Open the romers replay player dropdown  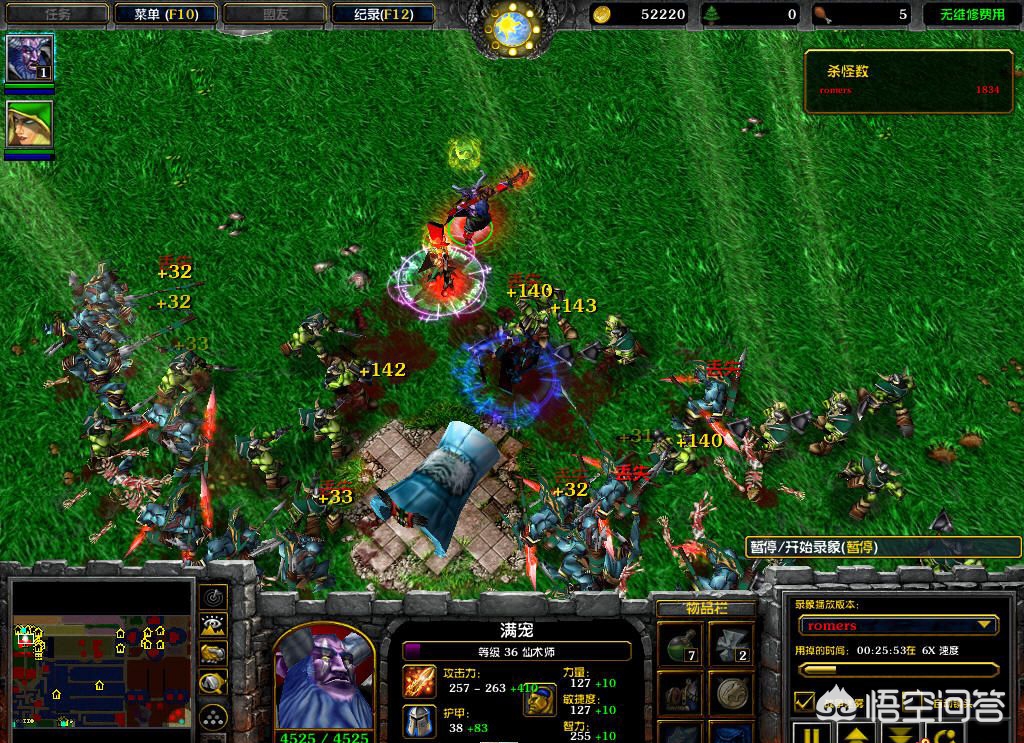click(x=984, y=625)
